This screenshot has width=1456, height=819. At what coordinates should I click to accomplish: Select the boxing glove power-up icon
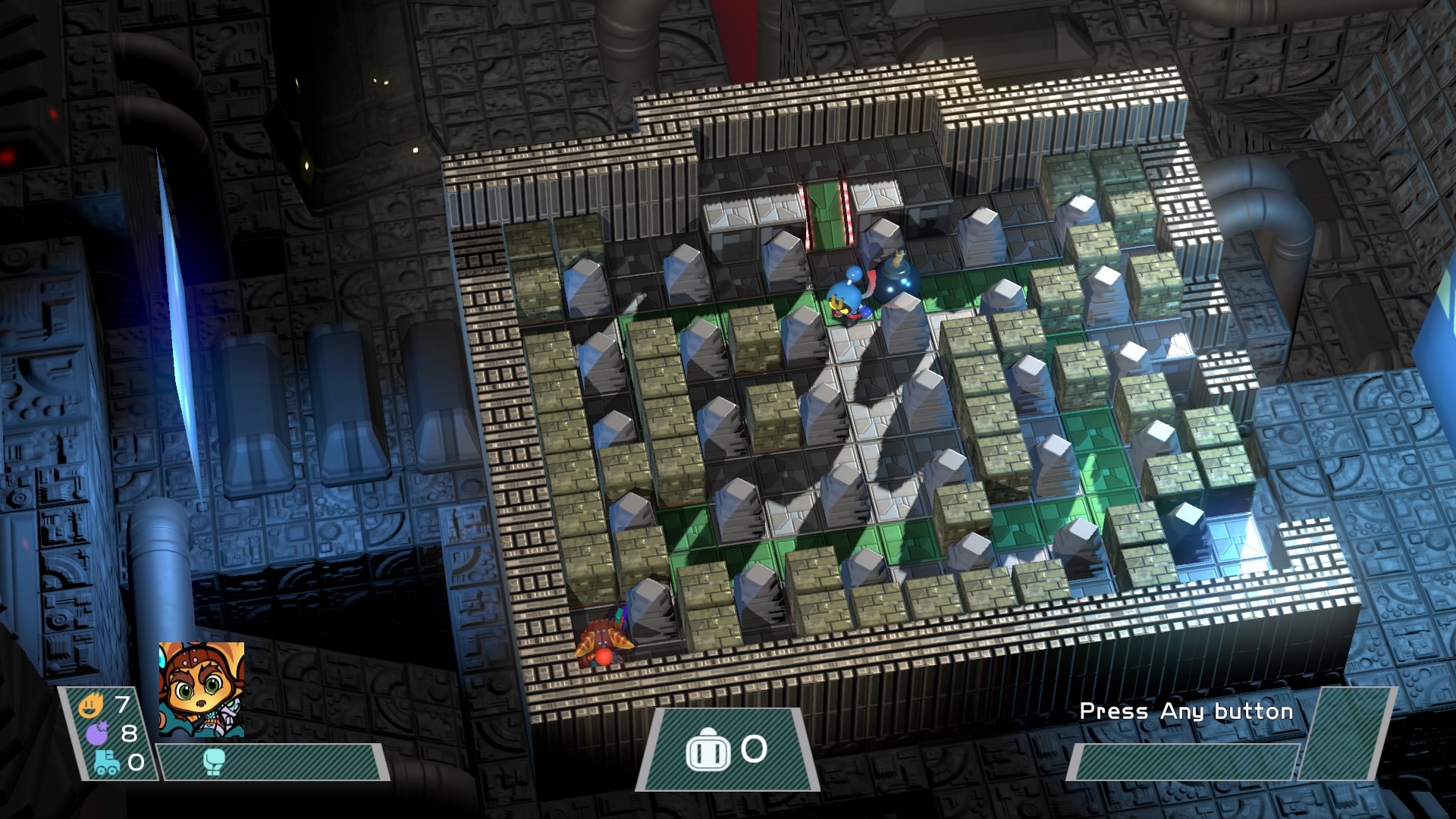pyautogui.click(x=214, y=761)
